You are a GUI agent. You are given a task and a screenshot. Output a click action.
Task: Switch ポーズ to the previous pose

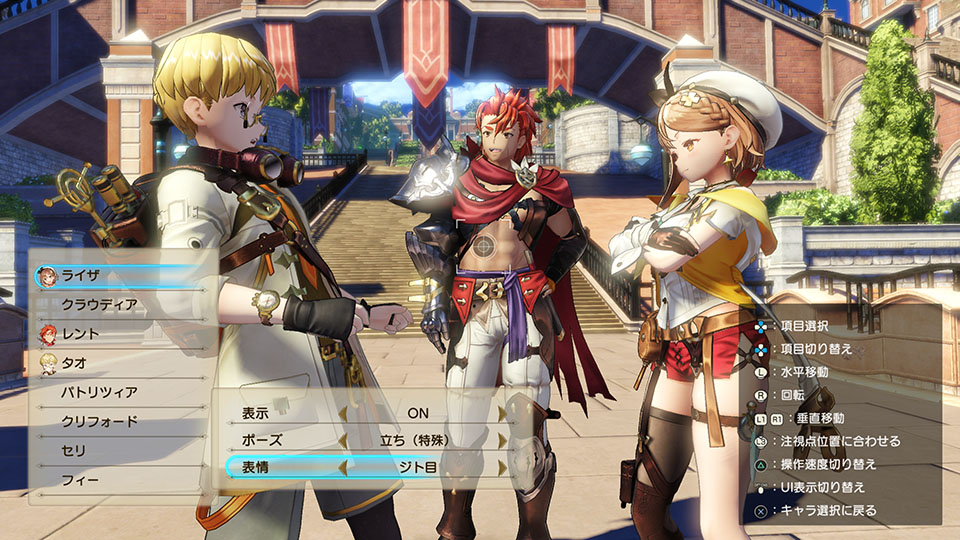pyautogui.click(x=342, y=440)
